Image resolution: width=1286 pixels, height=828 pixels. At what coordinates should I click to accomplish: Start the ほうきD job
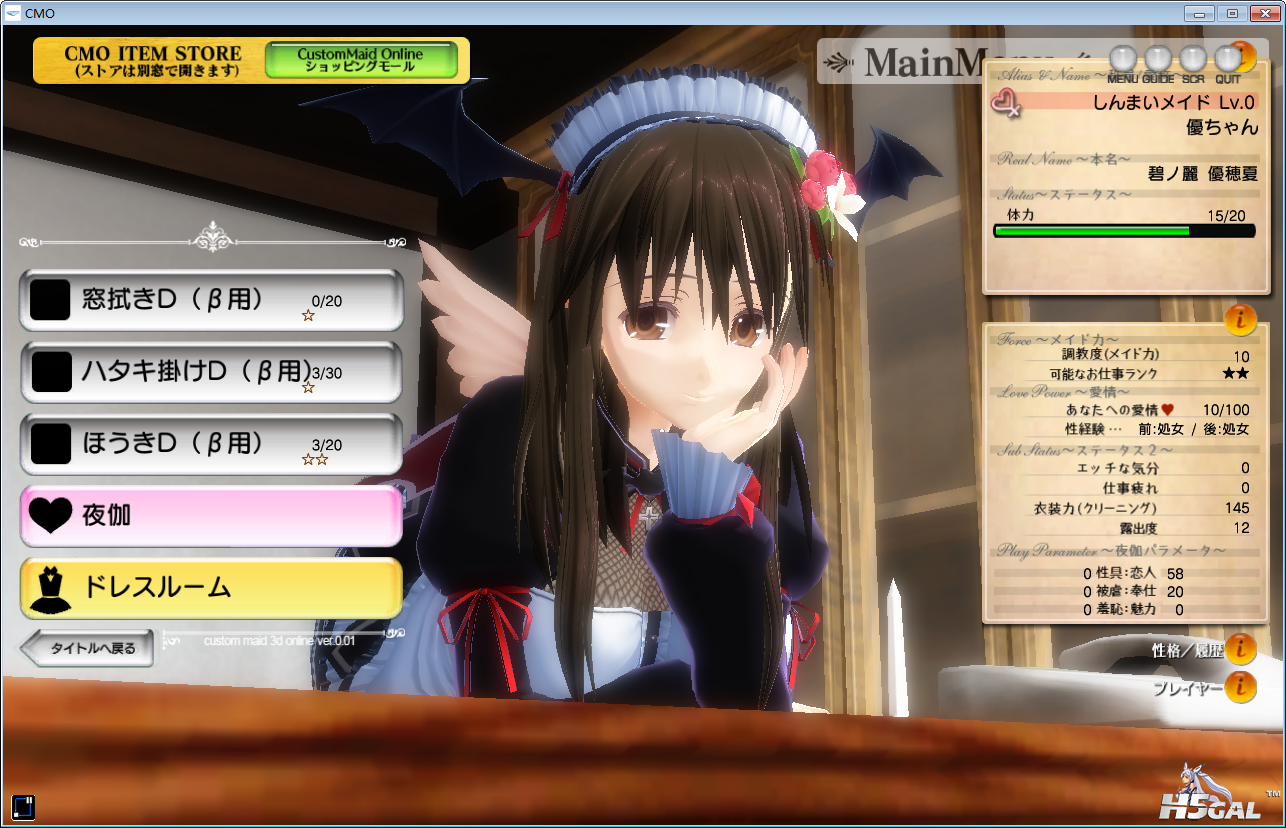211,444
